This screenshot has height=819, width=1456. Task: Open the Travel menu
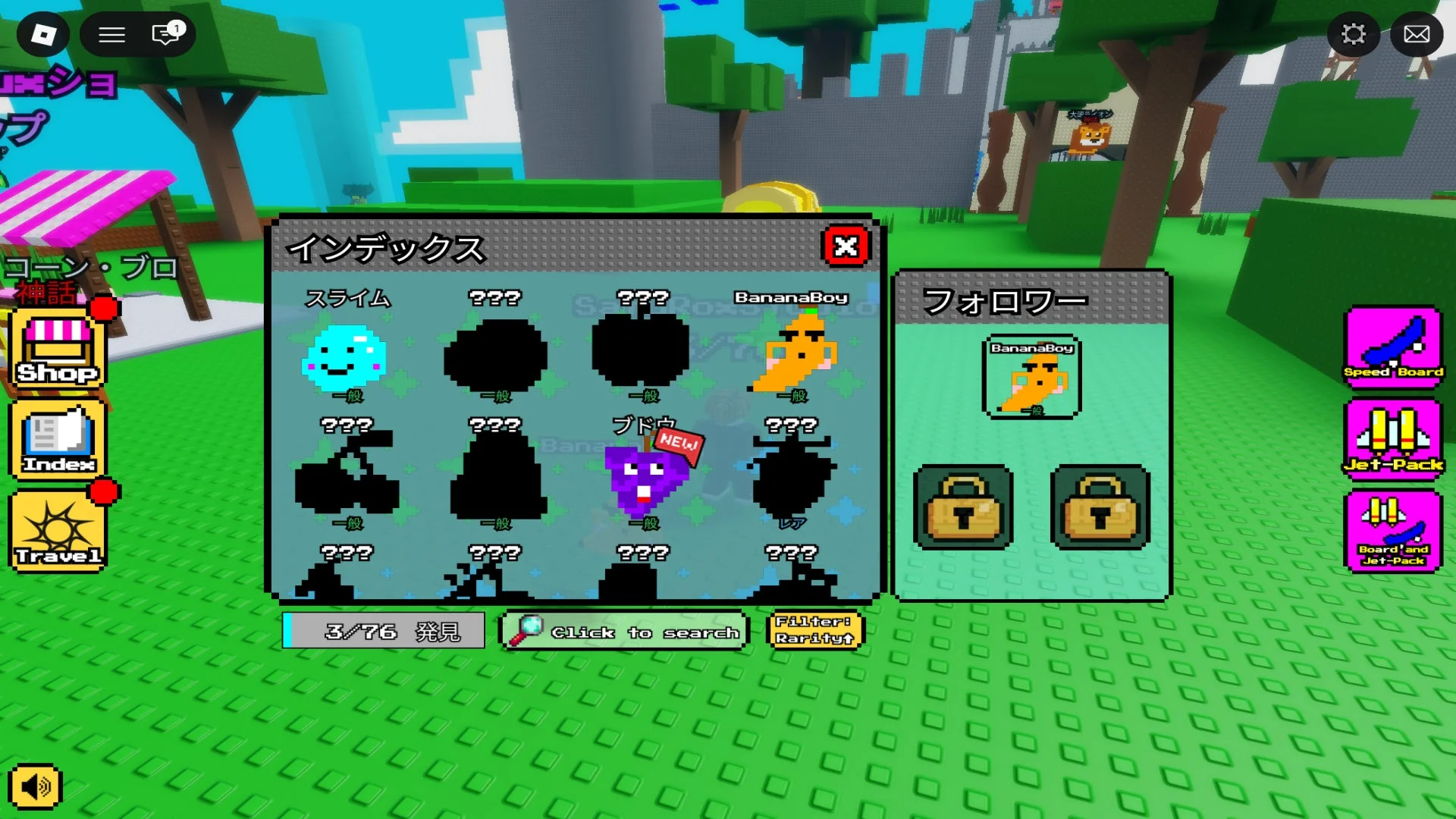(x=58, y=531)
